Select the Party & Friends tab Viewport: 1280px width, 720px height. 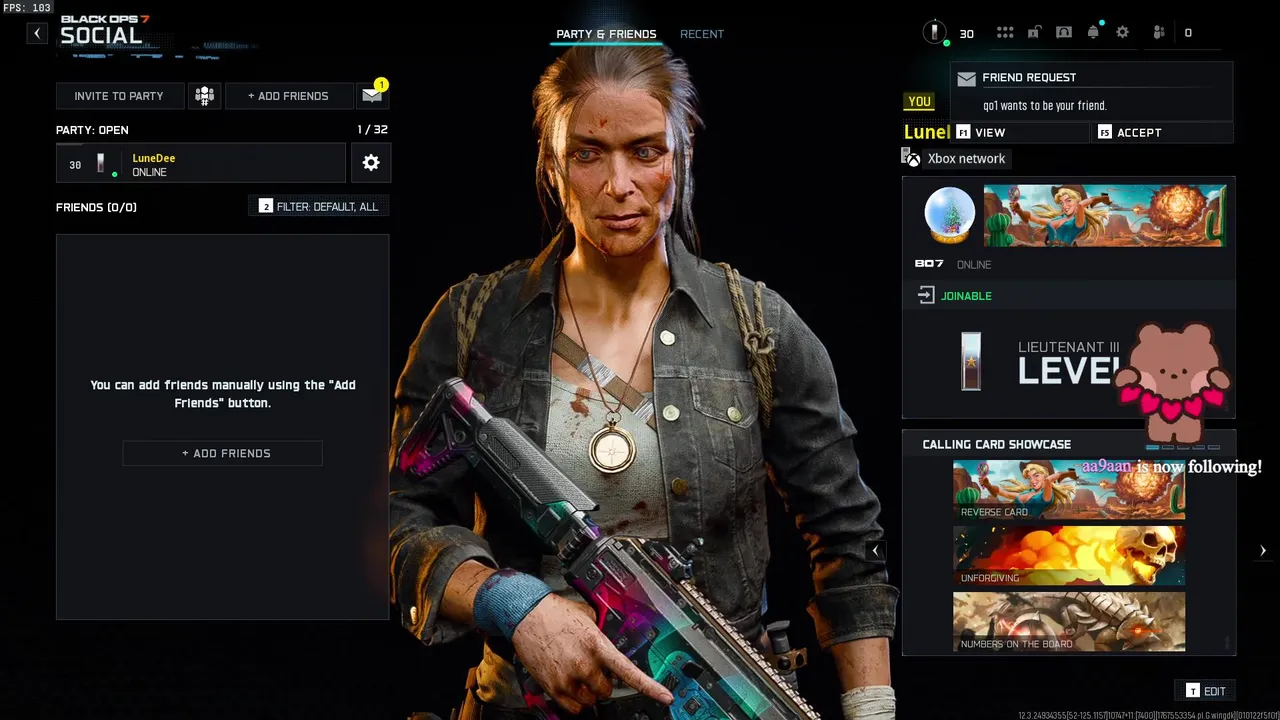pos(606,34)
